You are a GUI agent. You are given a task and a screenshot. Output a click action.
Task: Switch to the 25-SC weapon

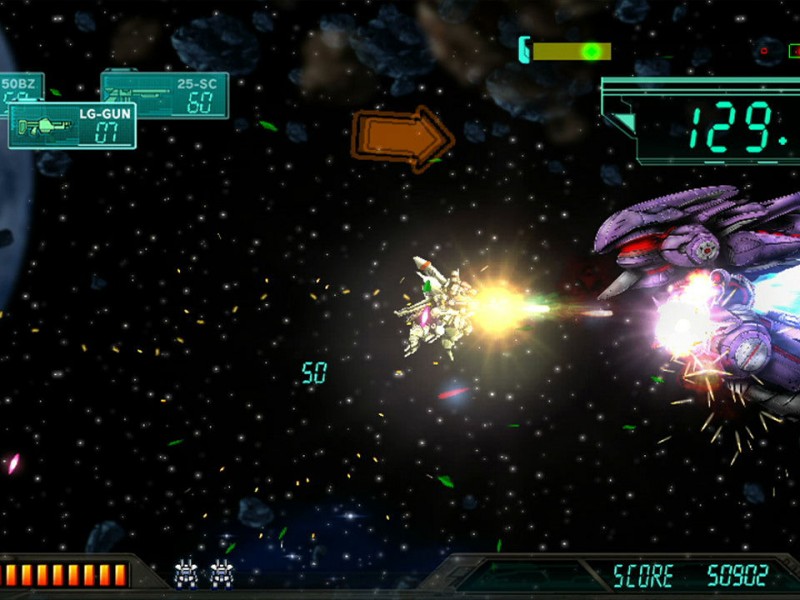(180, 90)
